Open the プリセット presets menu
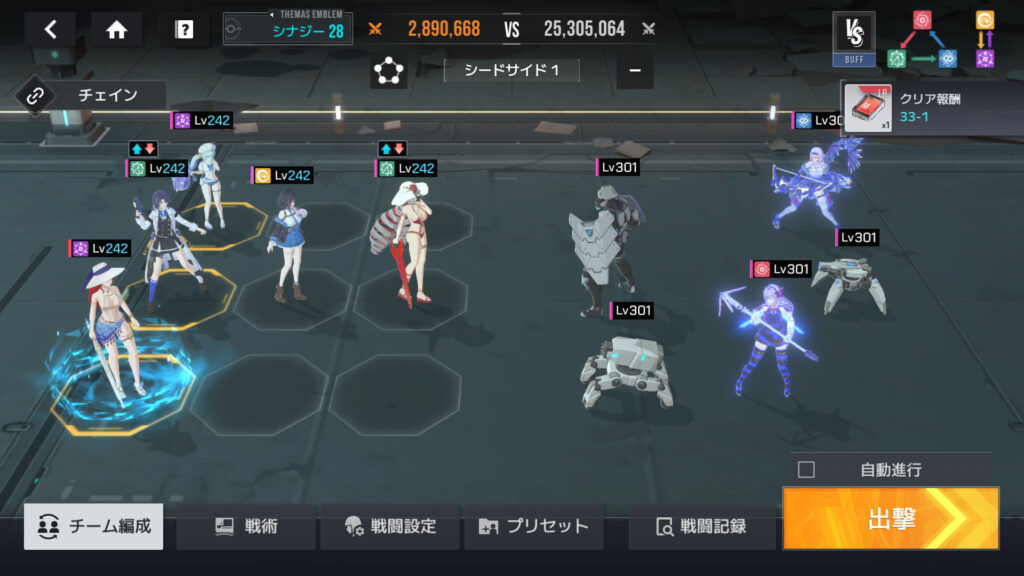 (534, 526)
